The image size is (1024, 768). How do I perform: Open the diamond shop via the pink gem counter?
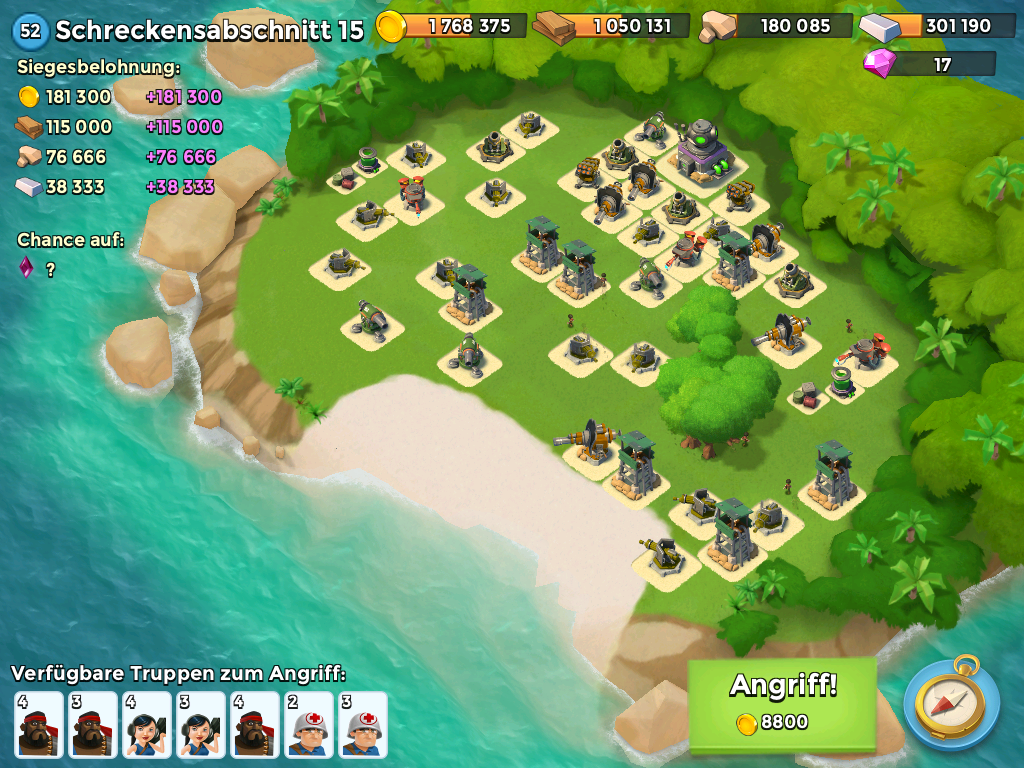click(x=930, y=64)
